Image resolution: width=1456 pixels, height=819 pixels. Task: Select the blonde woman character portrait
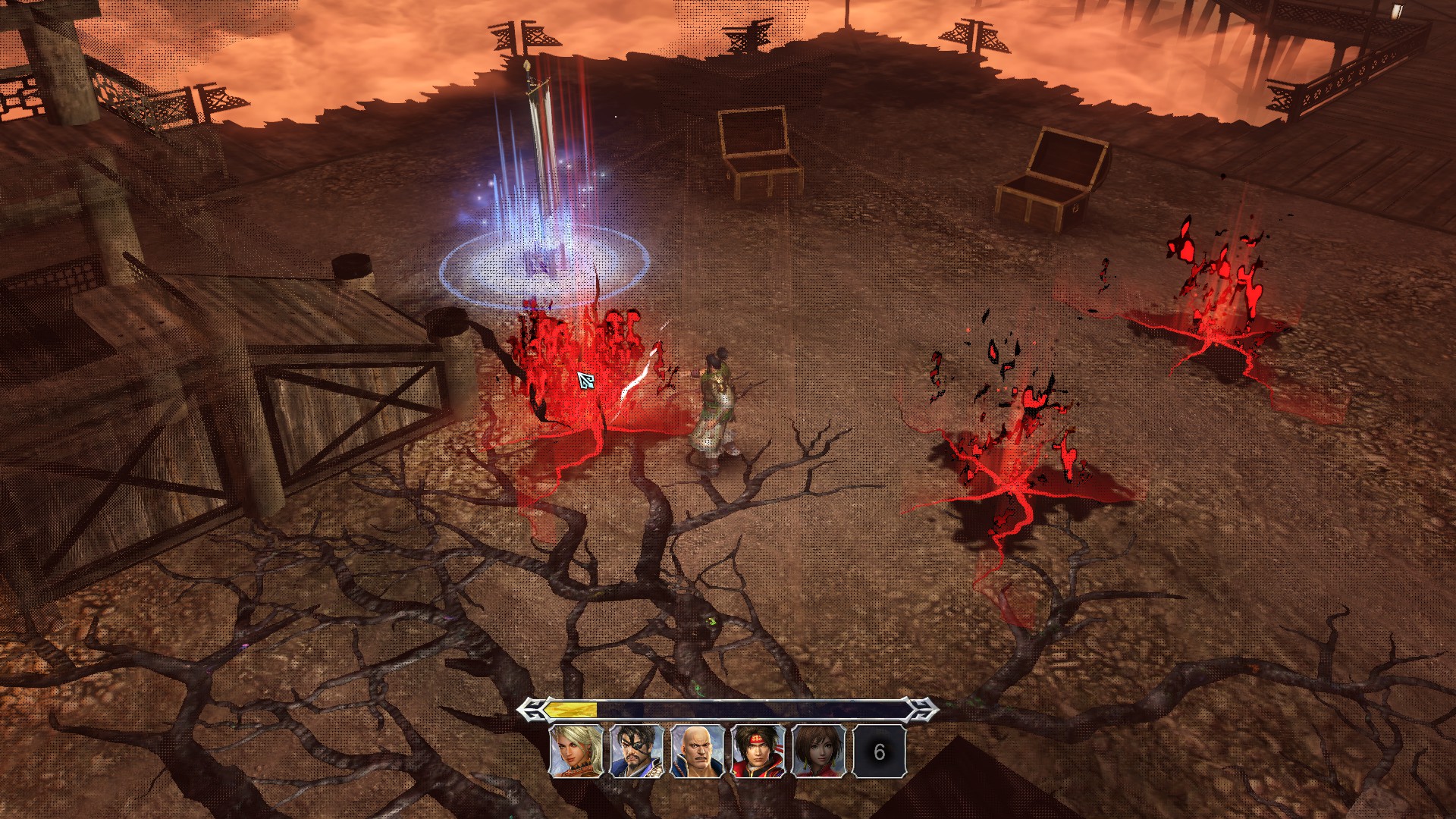(576, 752)
